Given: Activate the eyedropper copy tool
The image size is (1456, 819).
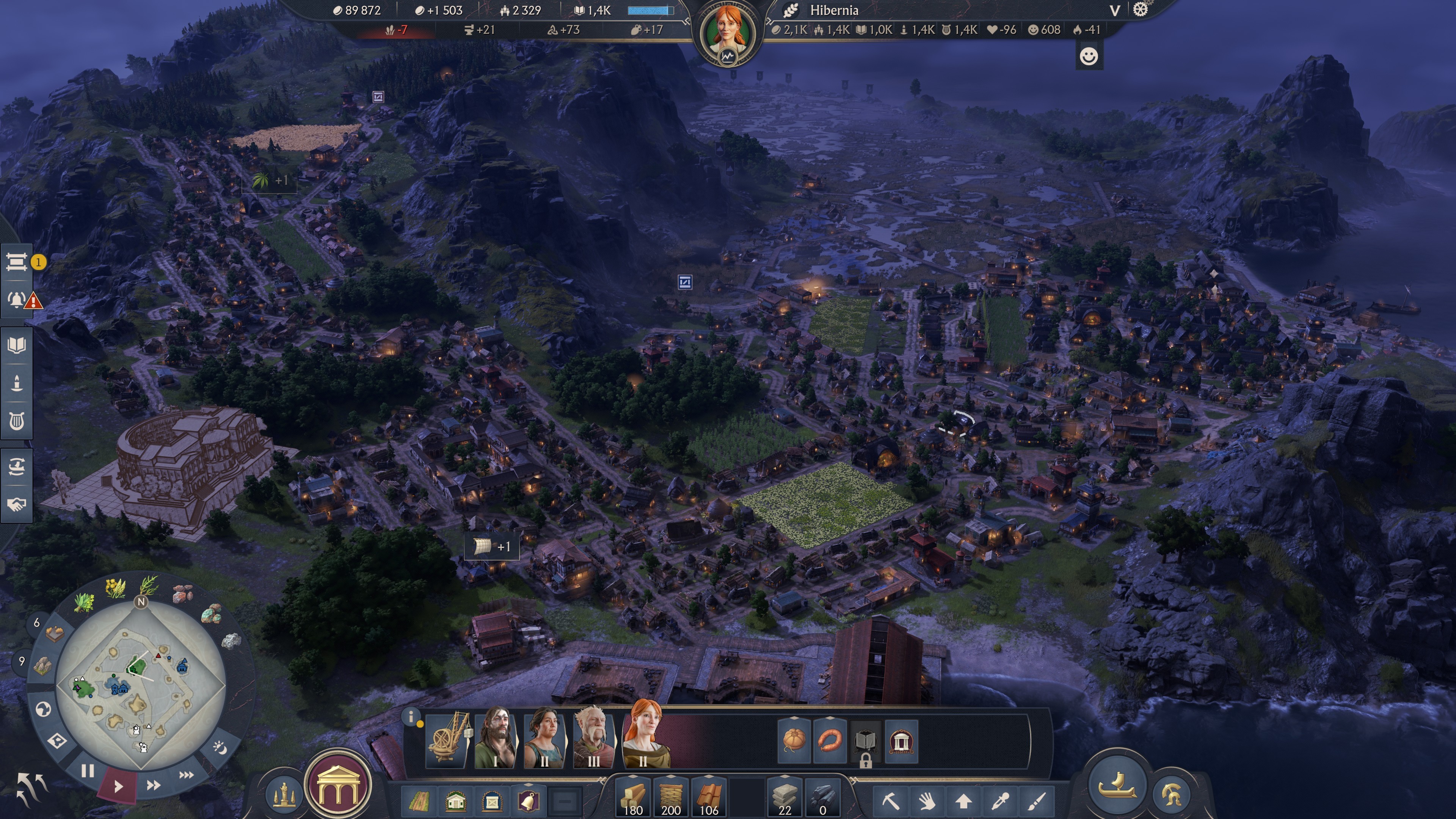Looking at the screenshot, I should (1000, 800).
